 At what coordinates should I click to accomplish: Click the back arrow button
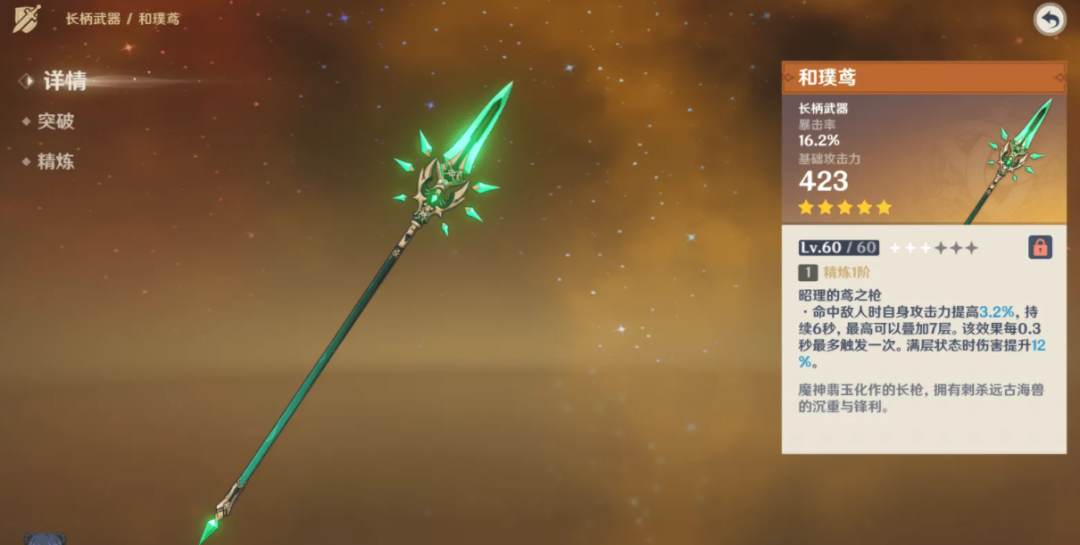[1049, 19]
